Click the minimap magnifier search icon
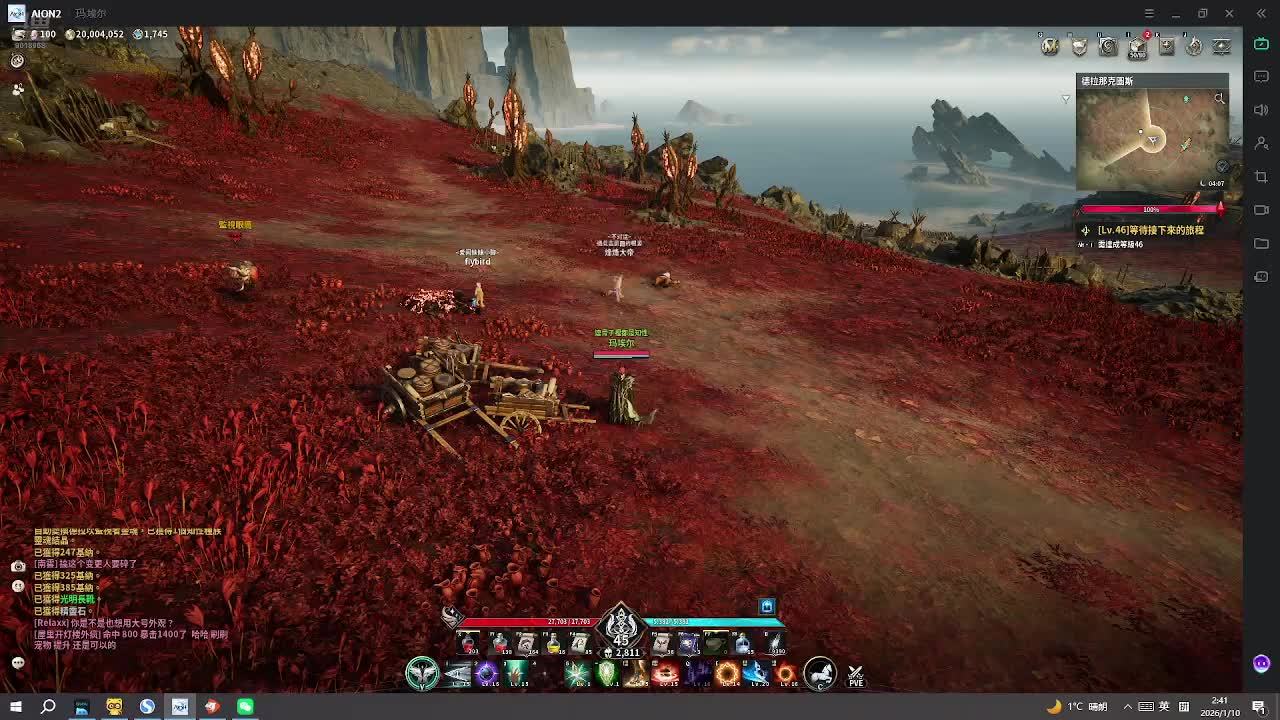Image resolution: width=1280 pixels, height=720 pixels. tap(1219, 98)
